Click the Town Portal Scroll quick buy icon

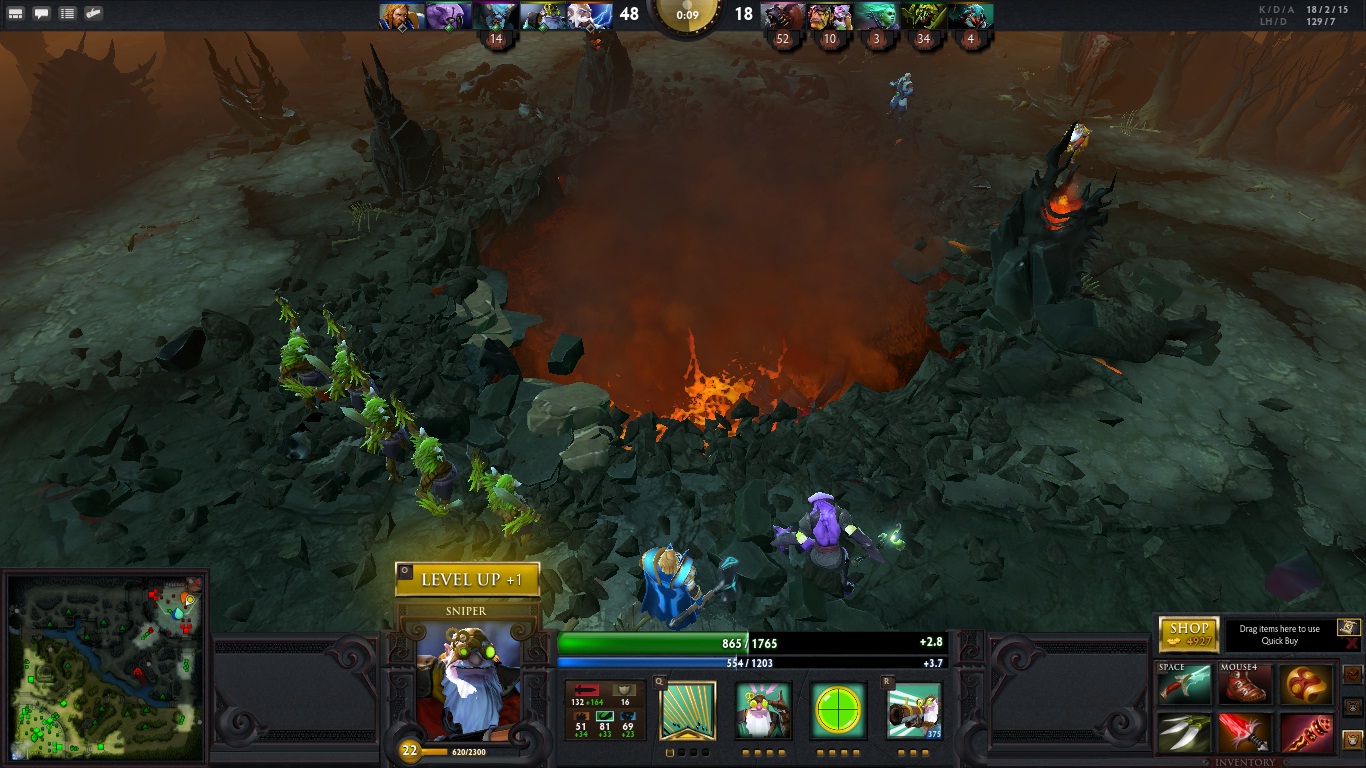[x=1349, y=627]
